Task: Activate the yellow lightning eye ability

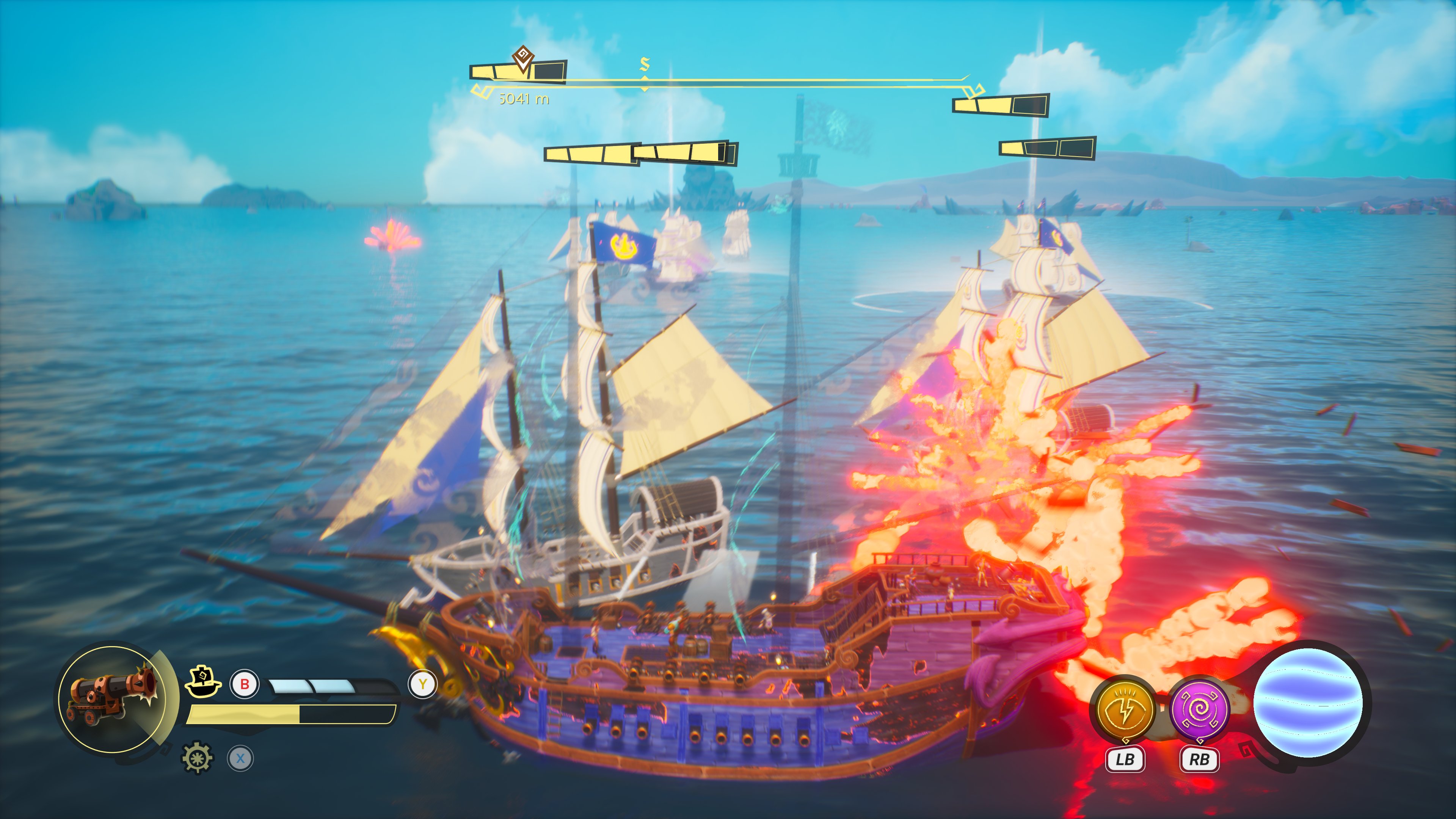Action: coord(1124,709)
